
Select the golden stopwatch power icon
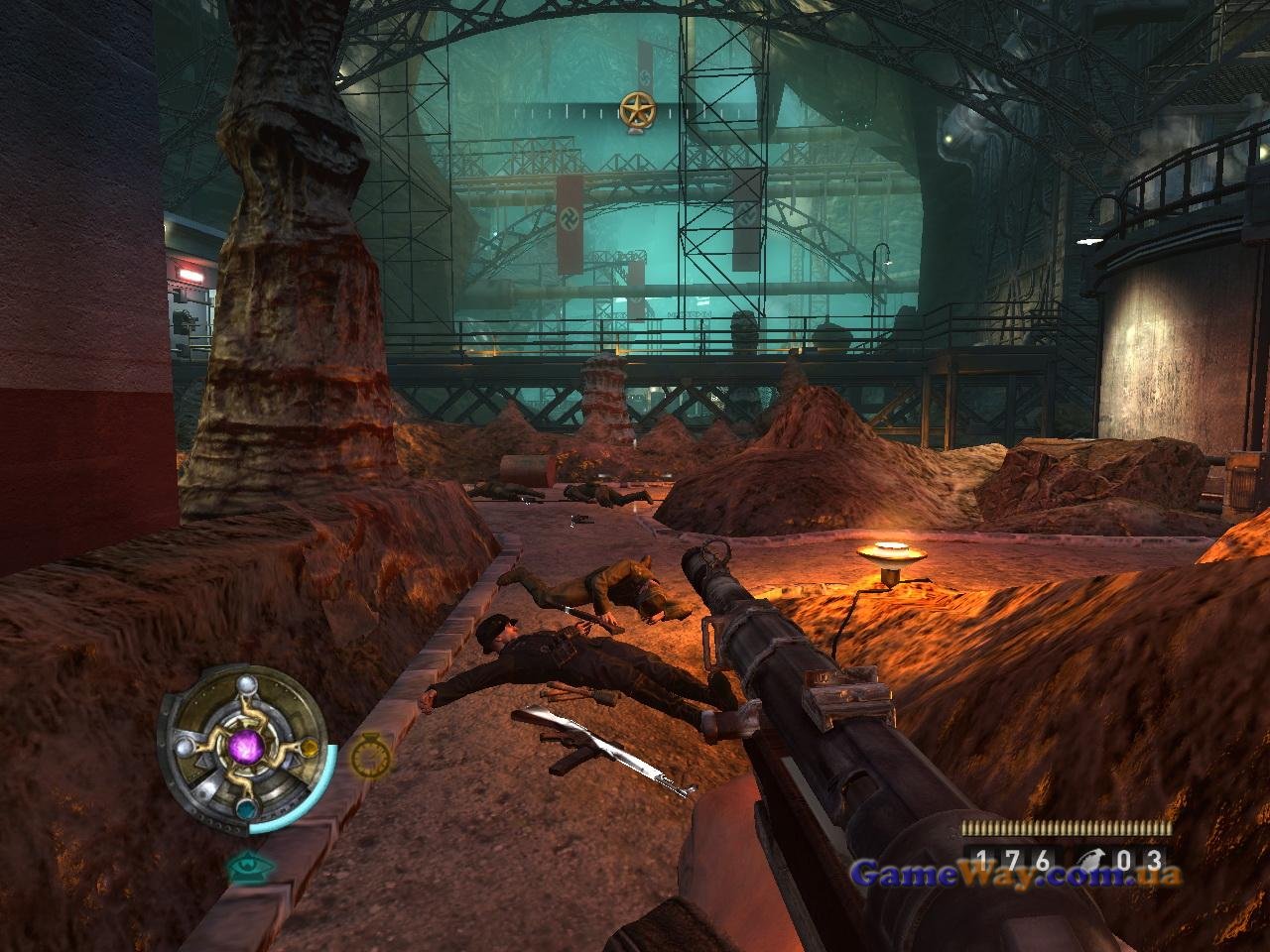[x=370, y=759]
